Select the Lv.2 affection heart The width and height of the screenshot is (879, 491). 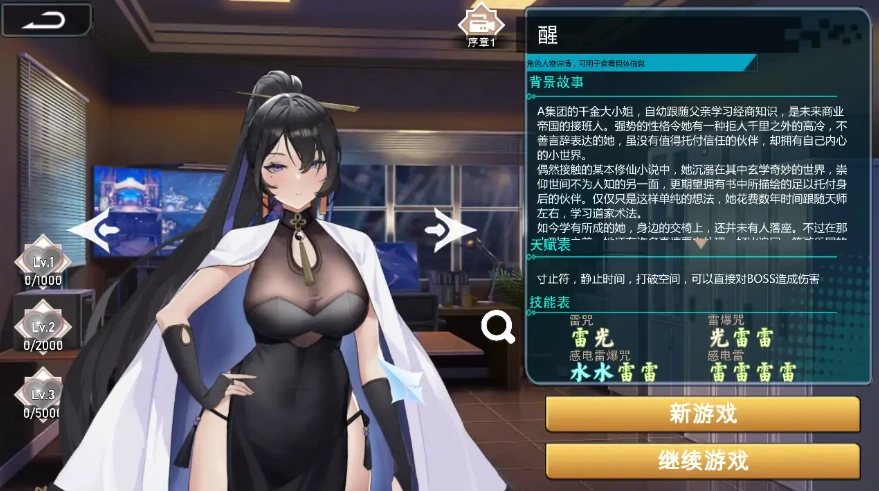tap(42, 325)
